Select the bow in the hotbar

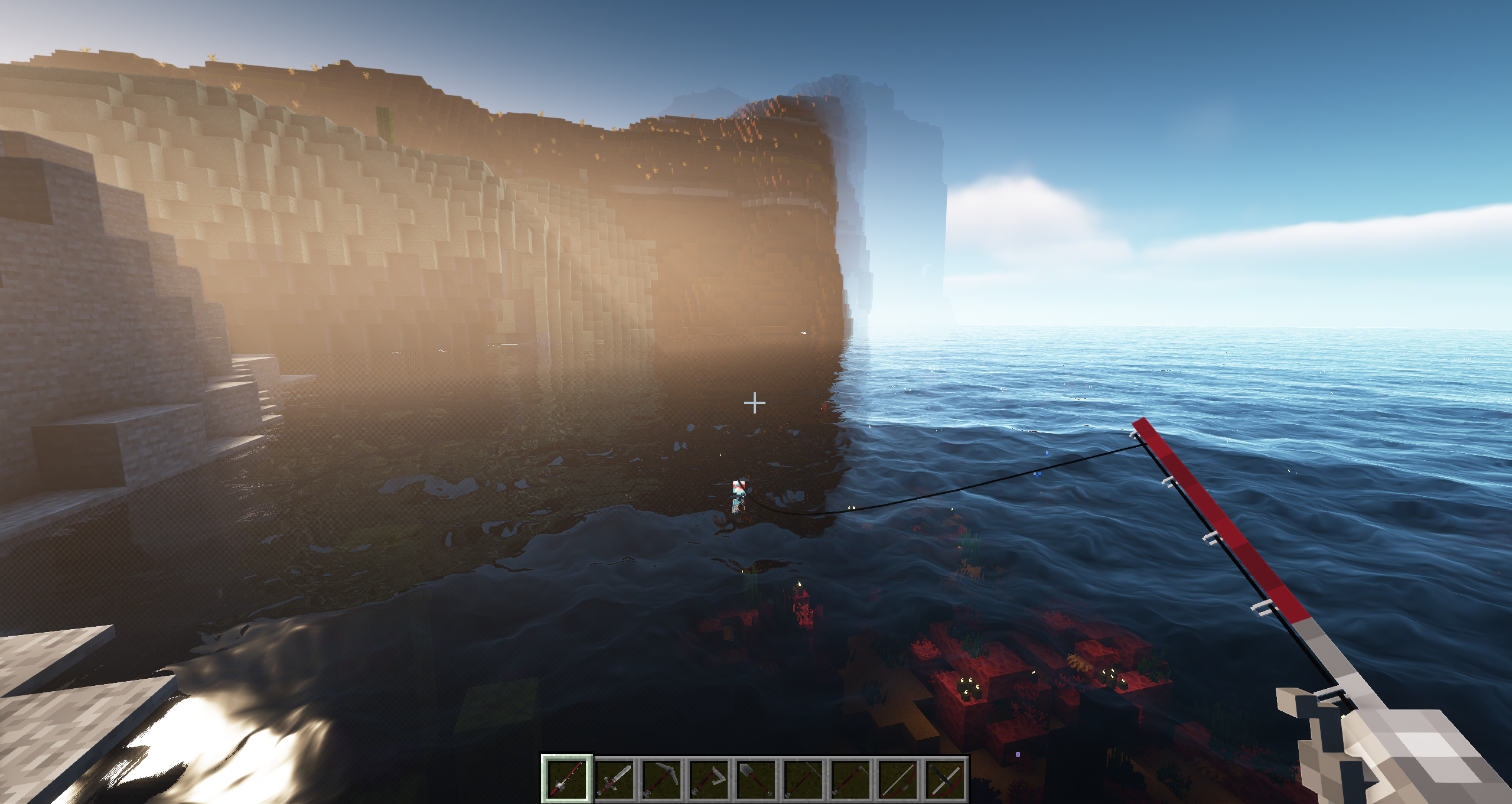click(x=898, y=778)
